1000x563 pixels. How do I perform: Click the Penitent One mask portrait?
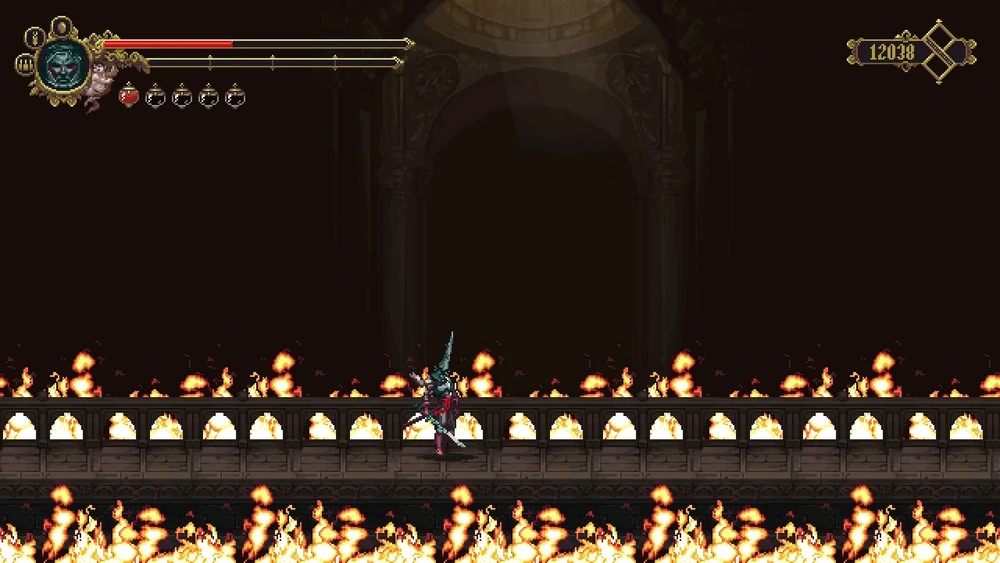pyautogui.click(x=62, y=64)
